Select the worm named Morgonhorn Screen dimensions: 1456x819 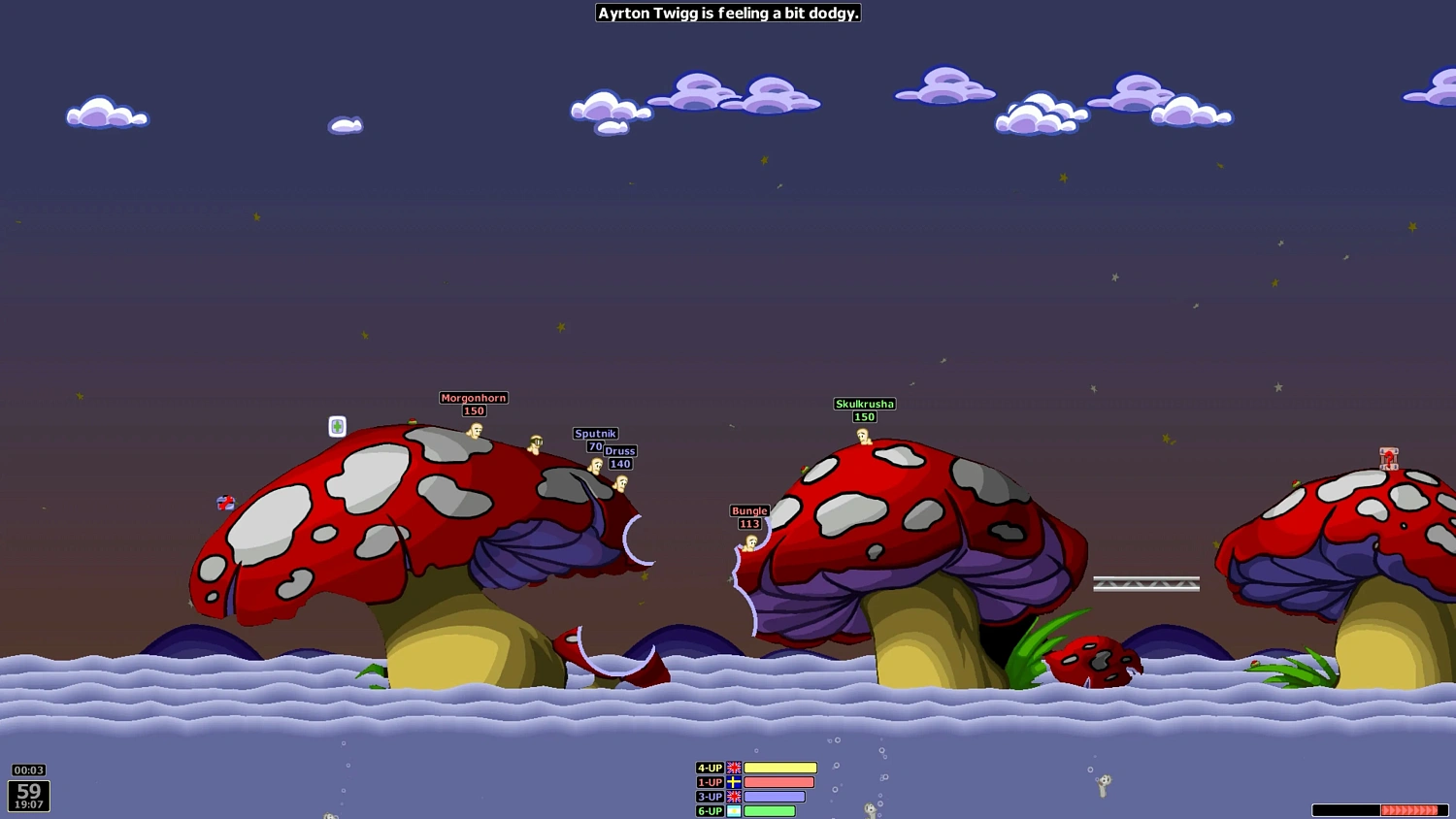[x=474, y=430]
